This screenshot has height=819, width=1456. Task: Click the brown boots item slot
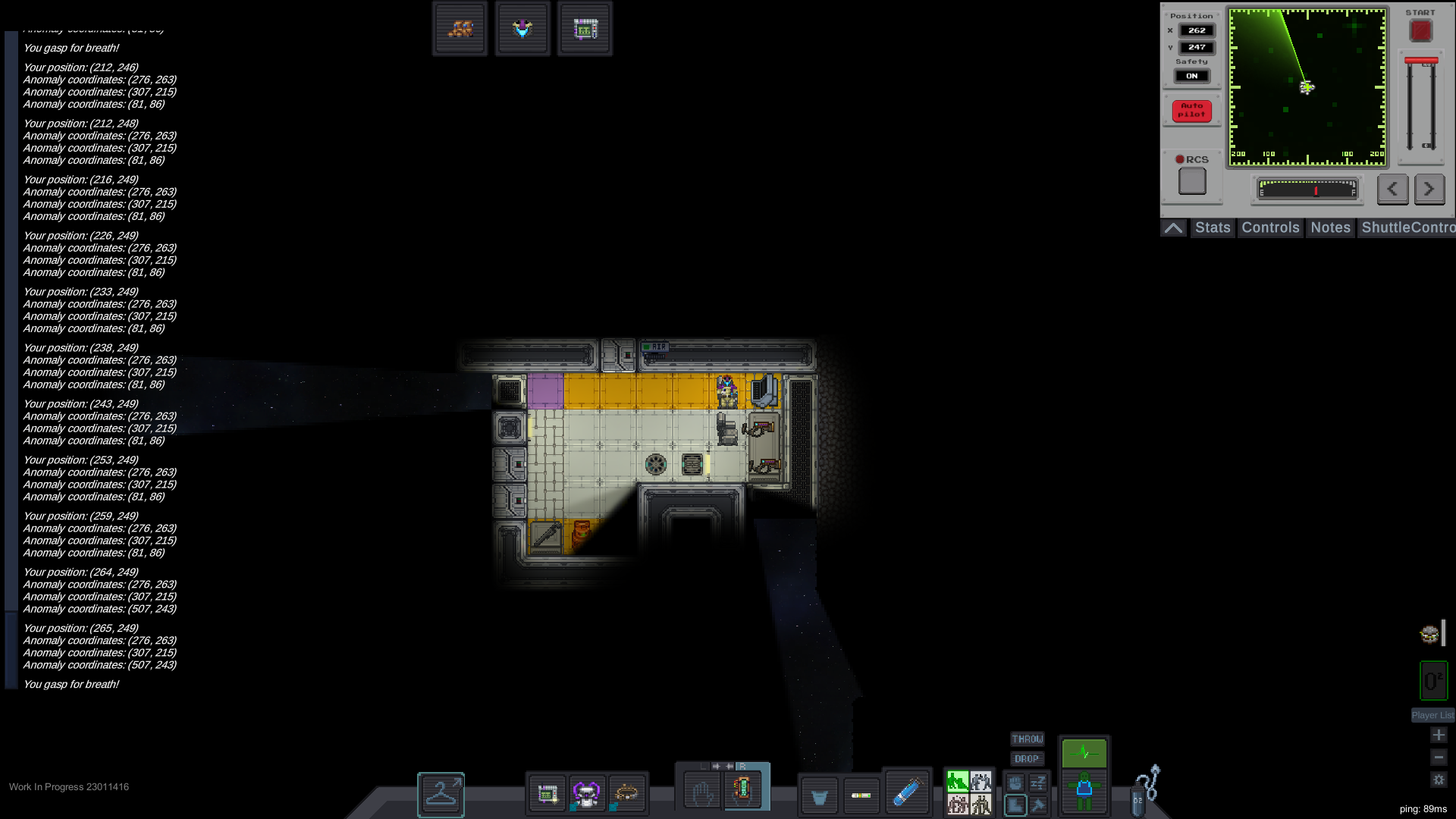click(460, 28)
